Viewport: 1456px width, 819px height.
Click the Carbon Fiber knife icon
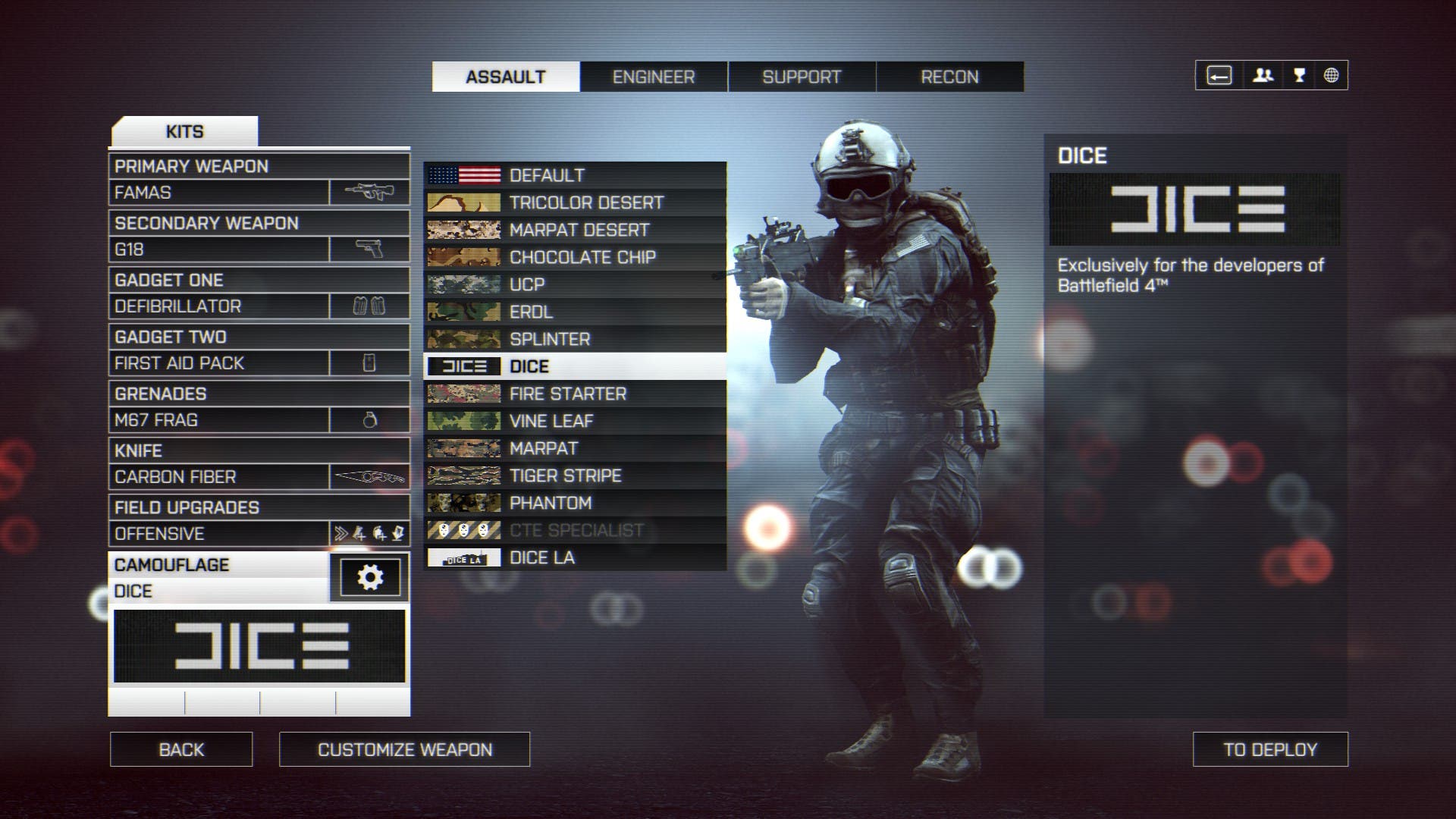click(371, 476)
